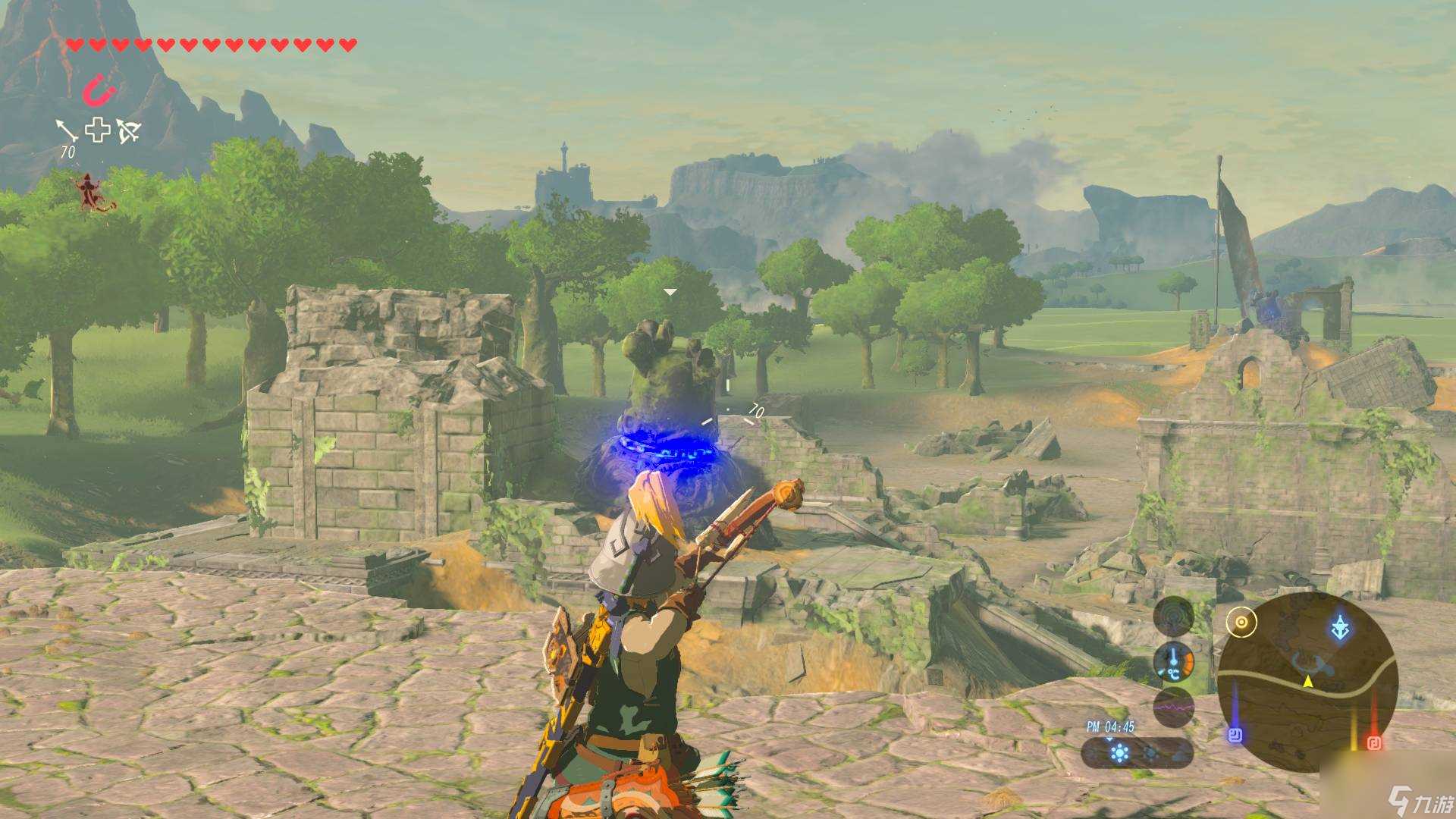
Task: Select the red Magnesis rune icon
Action: (99, 92)
